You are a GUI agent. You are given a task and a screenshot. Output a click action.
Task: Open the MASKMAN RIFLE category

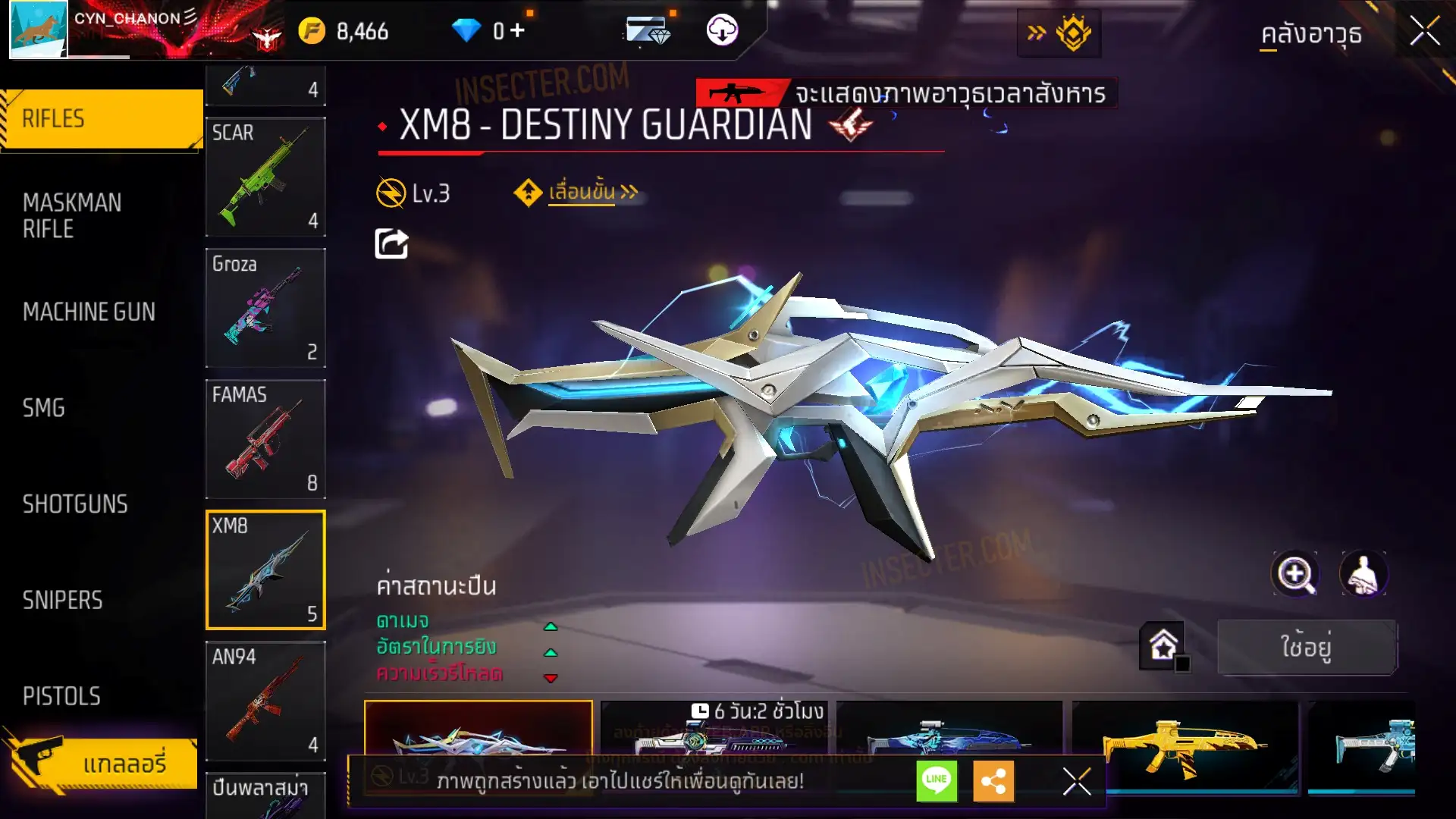pos(72,215)
